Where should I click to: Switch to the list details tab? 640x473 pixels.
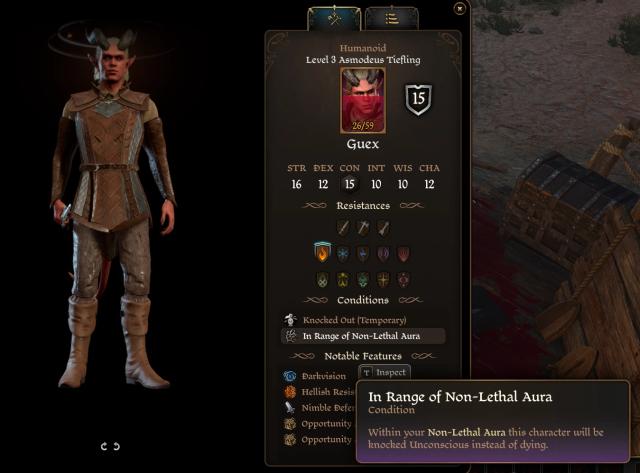click(391, 18)
